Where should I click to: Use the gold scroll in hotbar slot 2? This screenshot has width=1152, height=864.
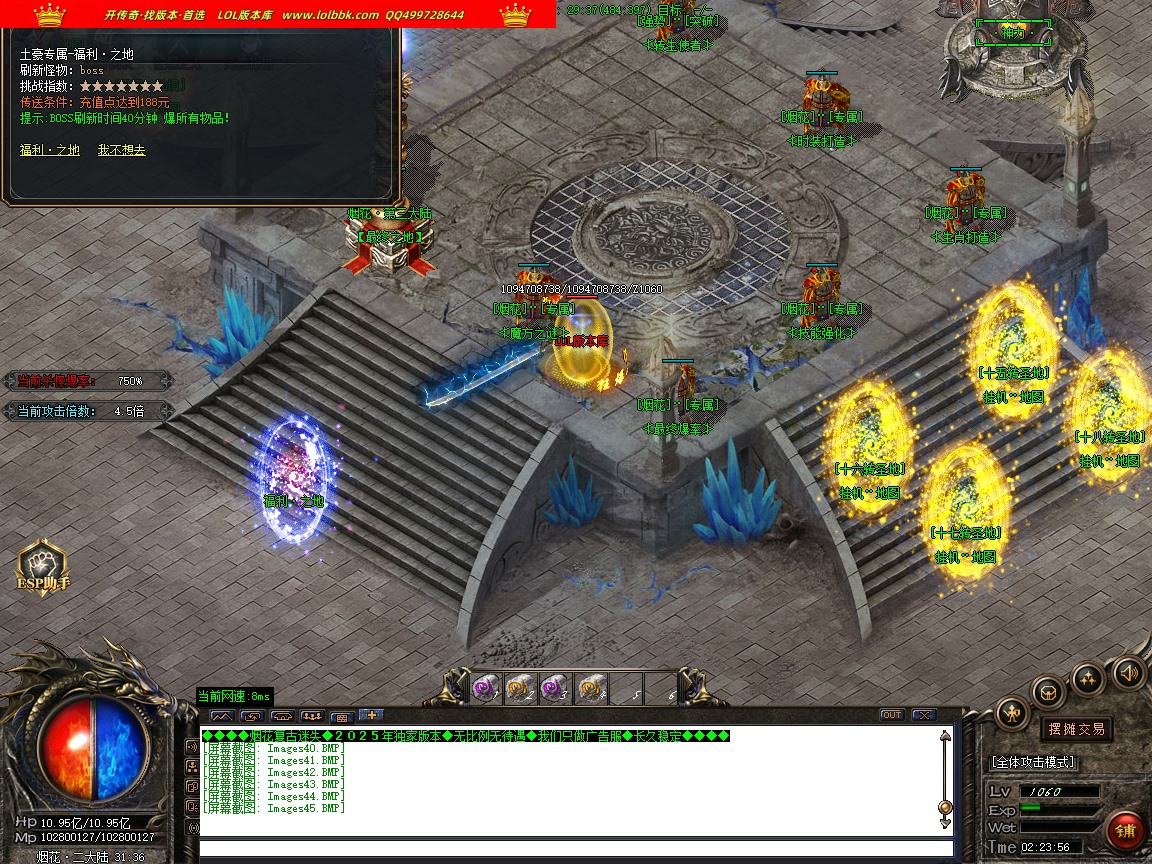click(x=518, y=687)
